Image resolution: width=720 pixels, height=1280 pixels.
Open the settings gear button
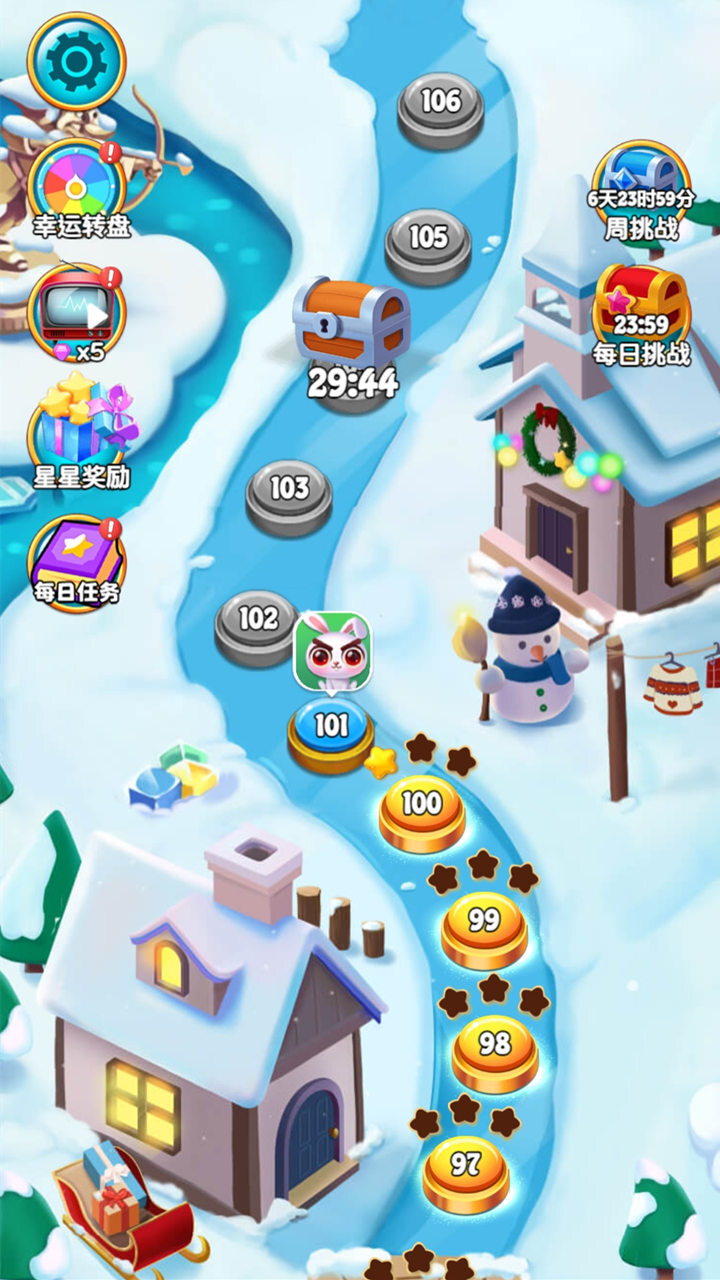click(x=76, y=62)
